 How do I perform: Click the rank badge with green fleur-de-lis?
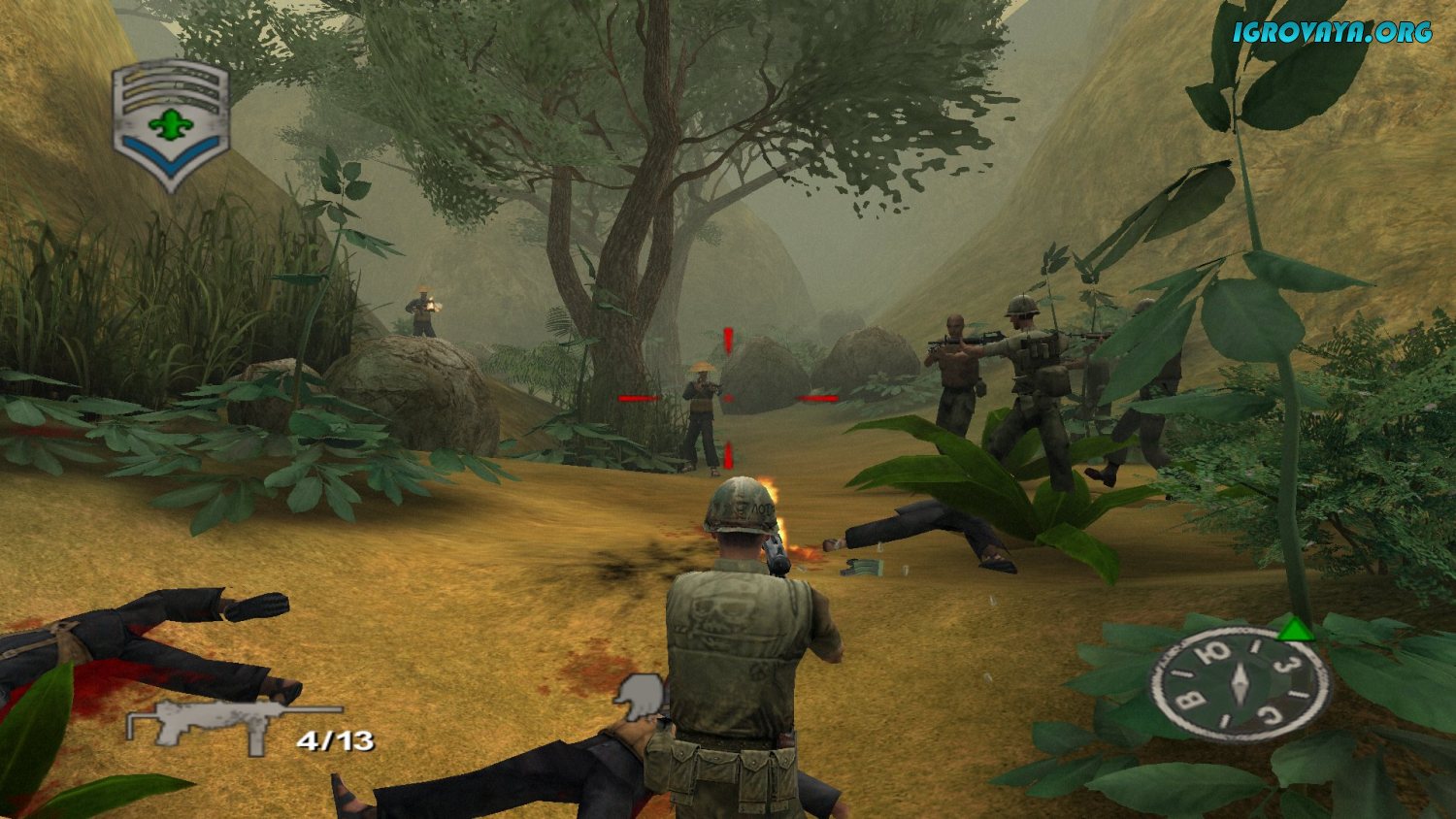171,126
